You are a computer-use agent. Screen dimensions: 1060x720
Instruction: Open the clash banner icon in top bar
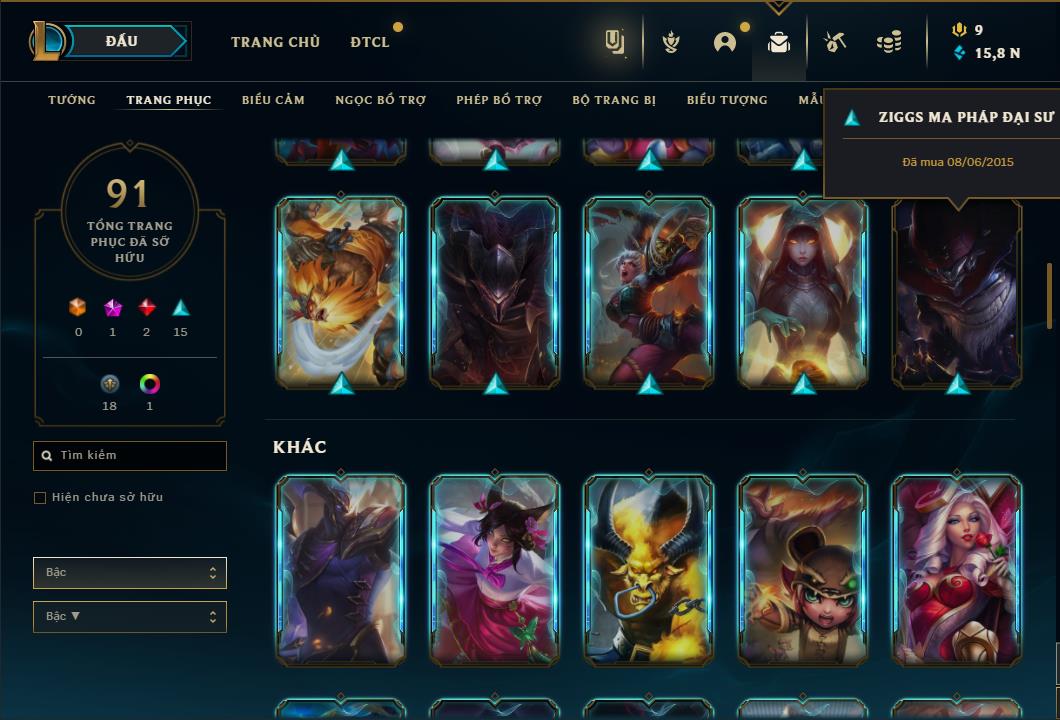point(672,42)
